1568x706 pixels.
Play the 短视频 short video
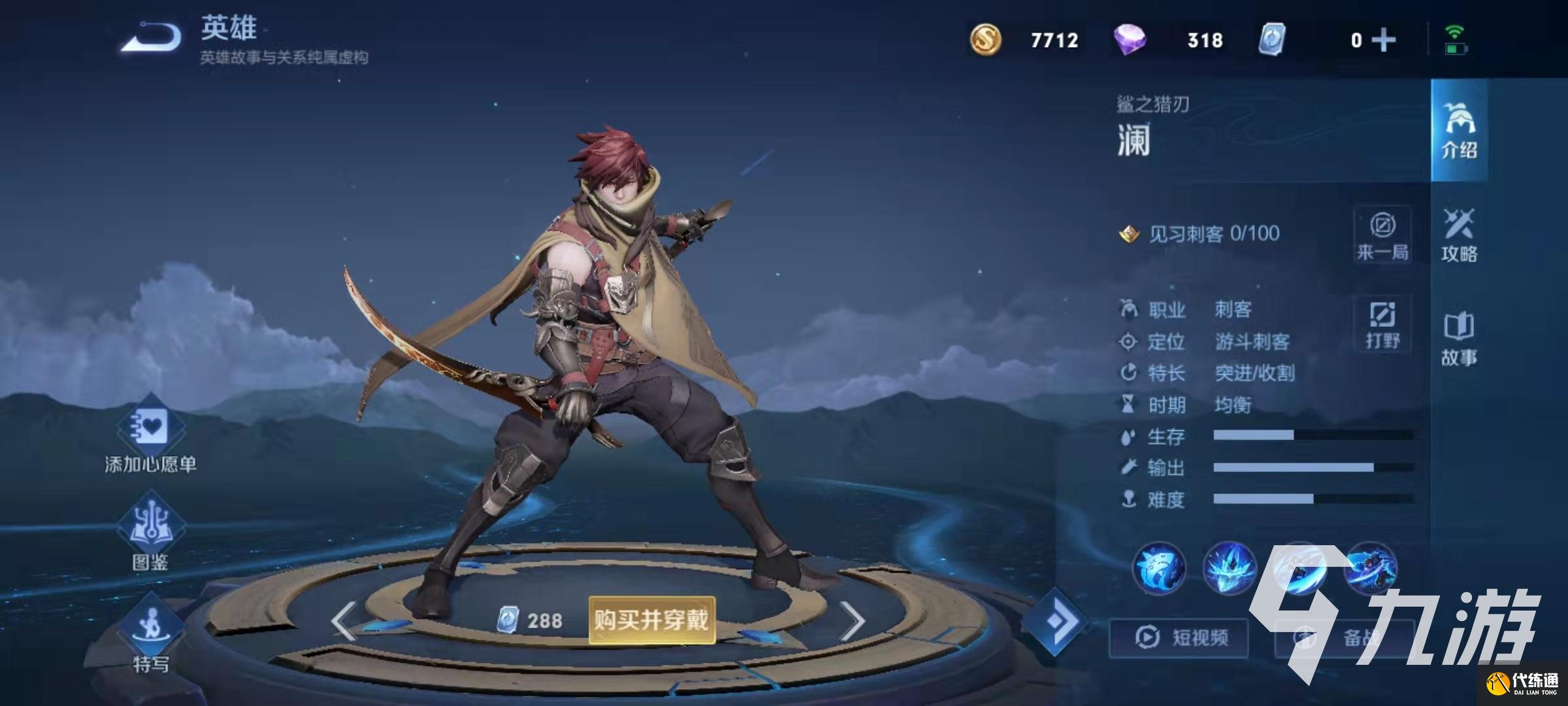pyautogui.click(x=1179, y=637)
